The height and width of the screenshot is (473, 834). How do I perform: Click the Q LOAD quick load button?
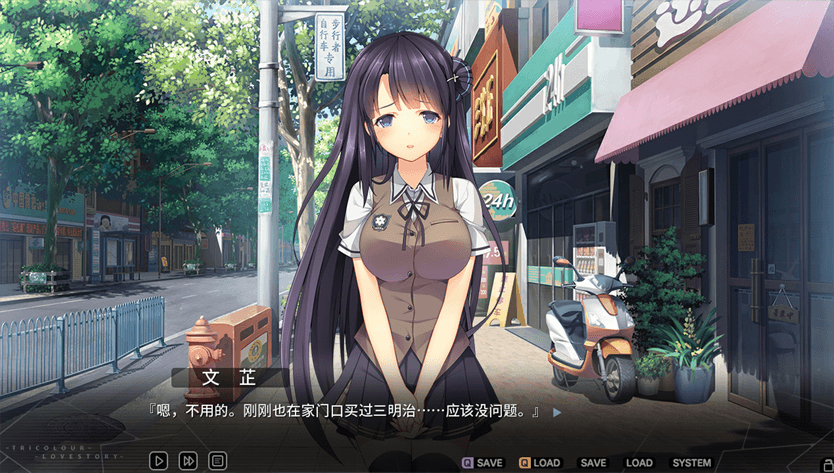point(539,463)
